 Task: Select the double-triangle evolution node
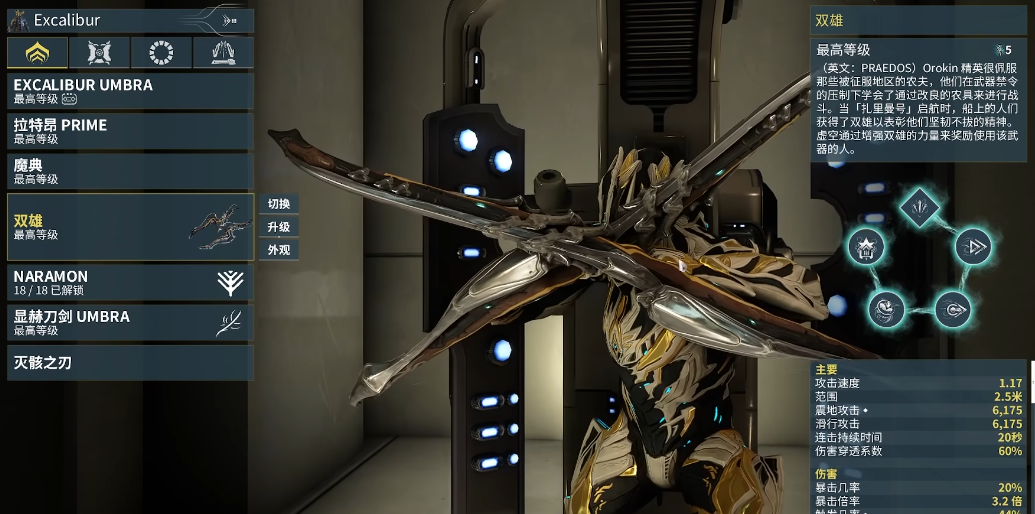969,246
